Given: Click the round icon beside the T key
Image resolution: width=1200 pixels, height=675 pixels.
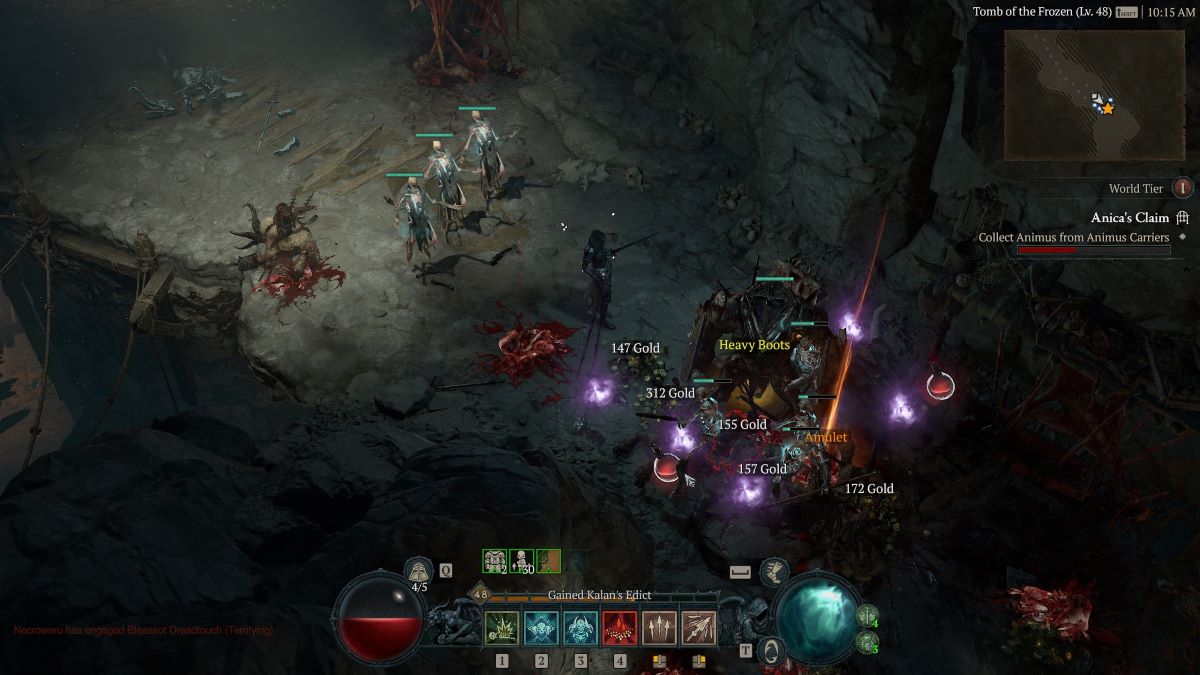Looking at the screenshot, I should coord(771,650).
